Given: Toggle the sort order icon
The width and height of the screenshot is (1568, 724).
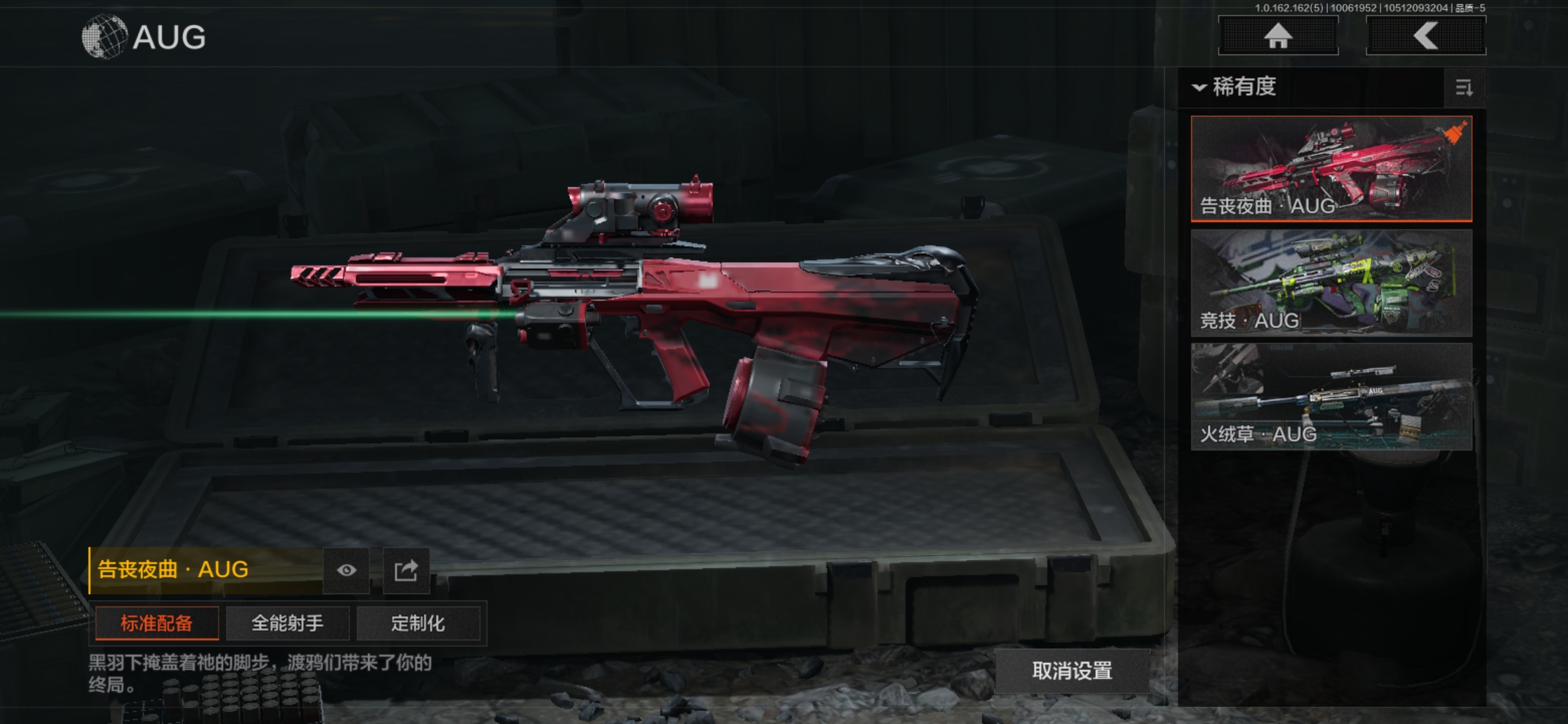Looking at the screenshot, I should coord(1464,88).
